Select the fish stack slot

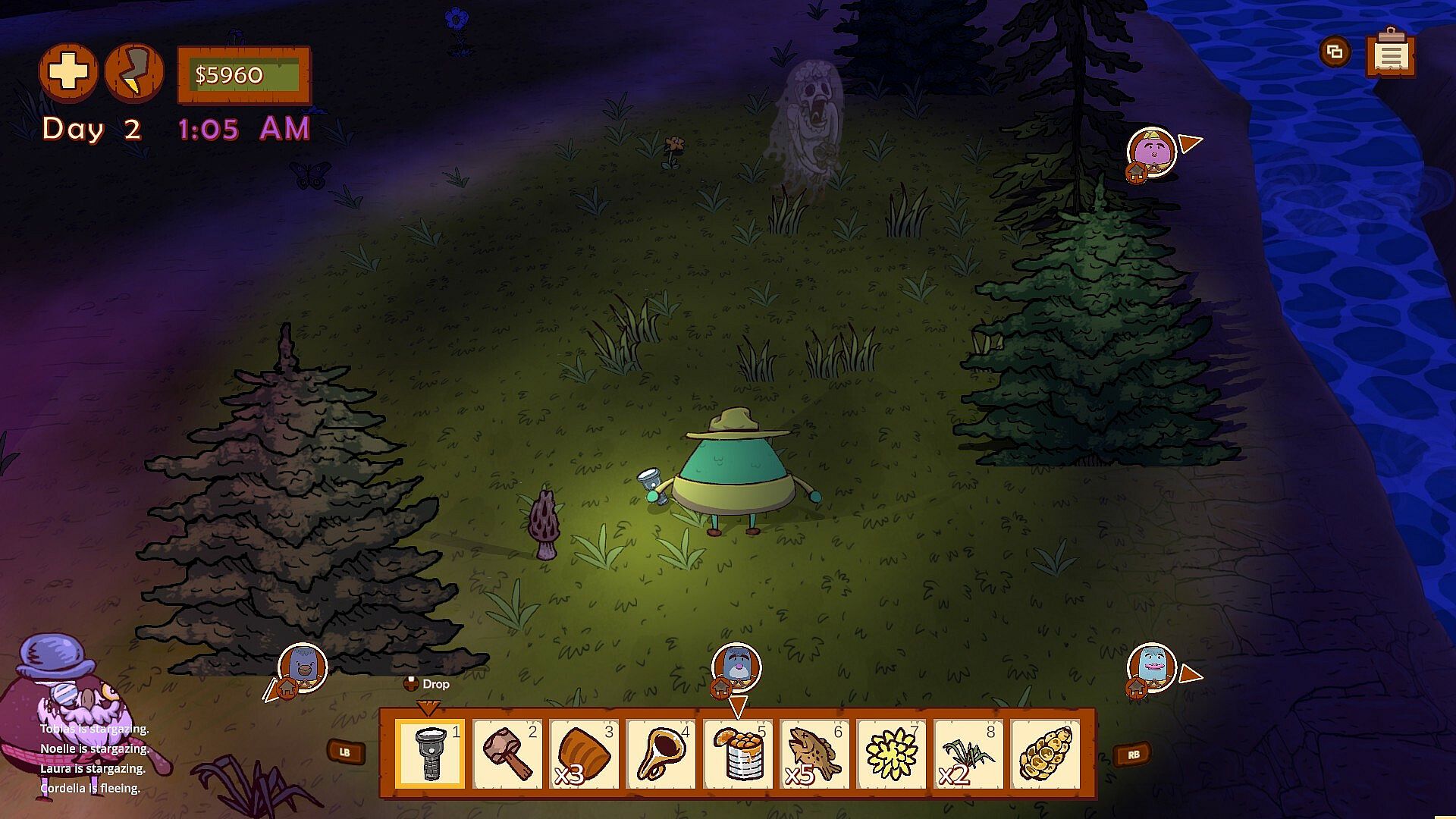click(x=814, y=754)
